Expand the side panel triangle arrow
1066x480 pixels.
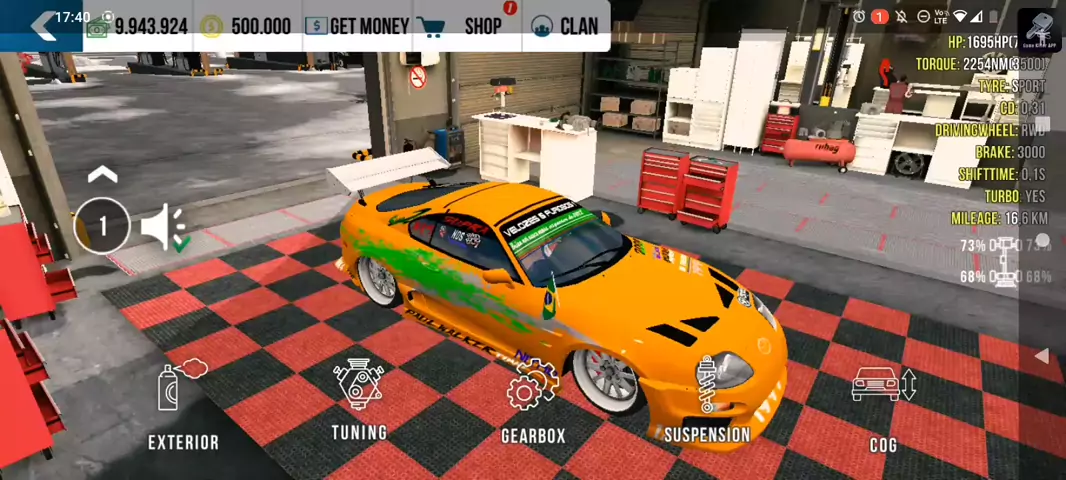coord(1041,356)
